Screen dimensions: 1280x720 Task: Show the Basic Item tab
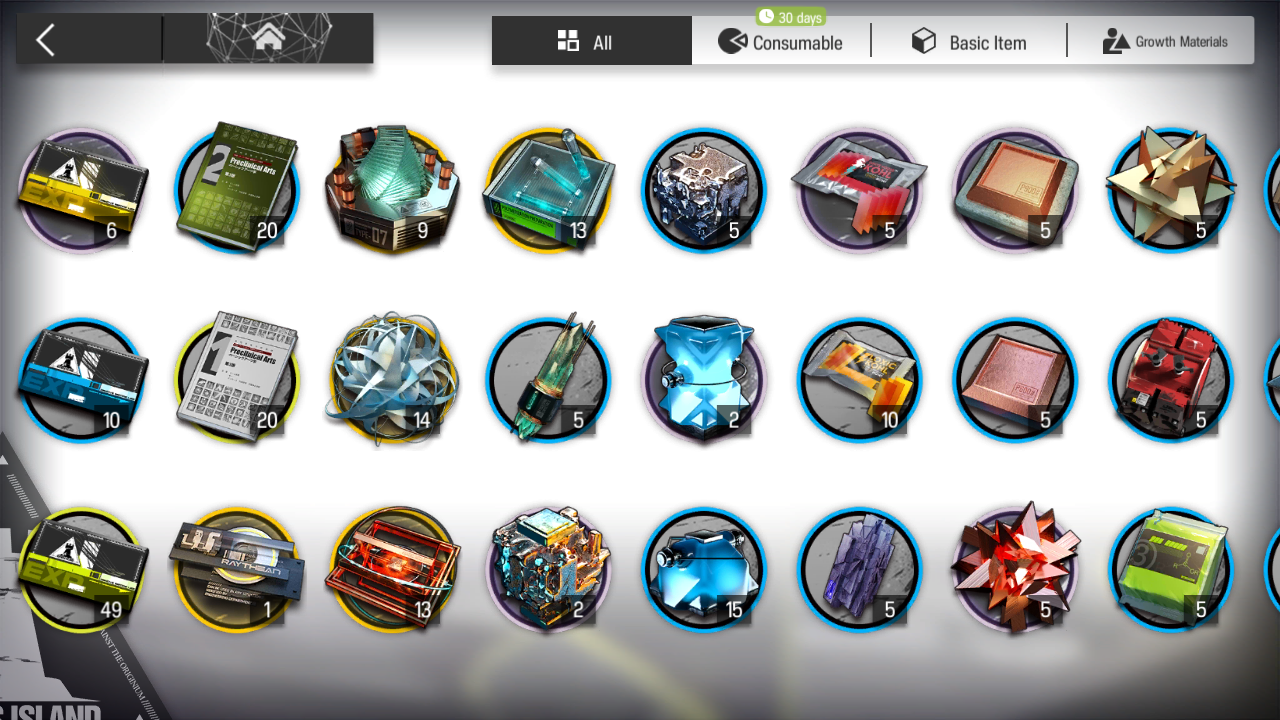point(969,42)
